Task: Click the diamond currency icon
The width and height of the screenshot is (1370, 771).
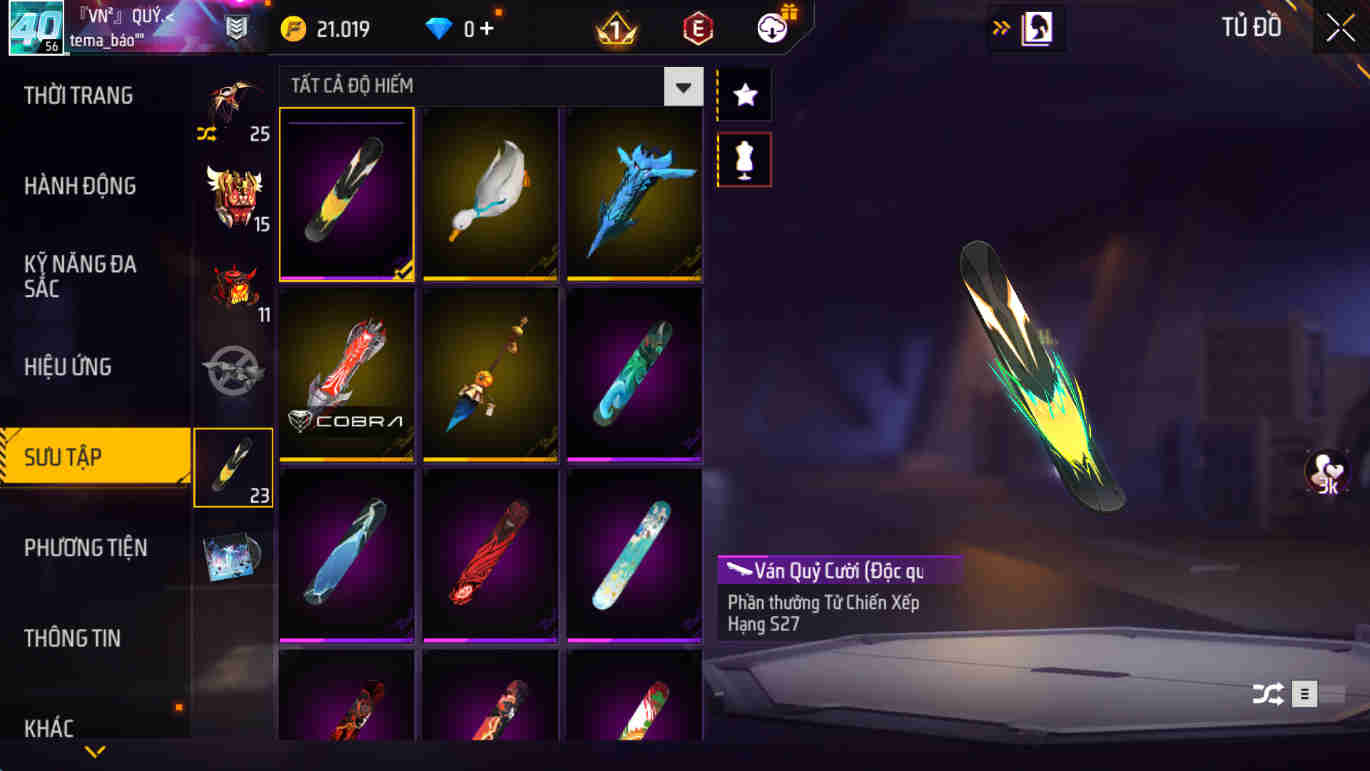Action: (438, 28)
